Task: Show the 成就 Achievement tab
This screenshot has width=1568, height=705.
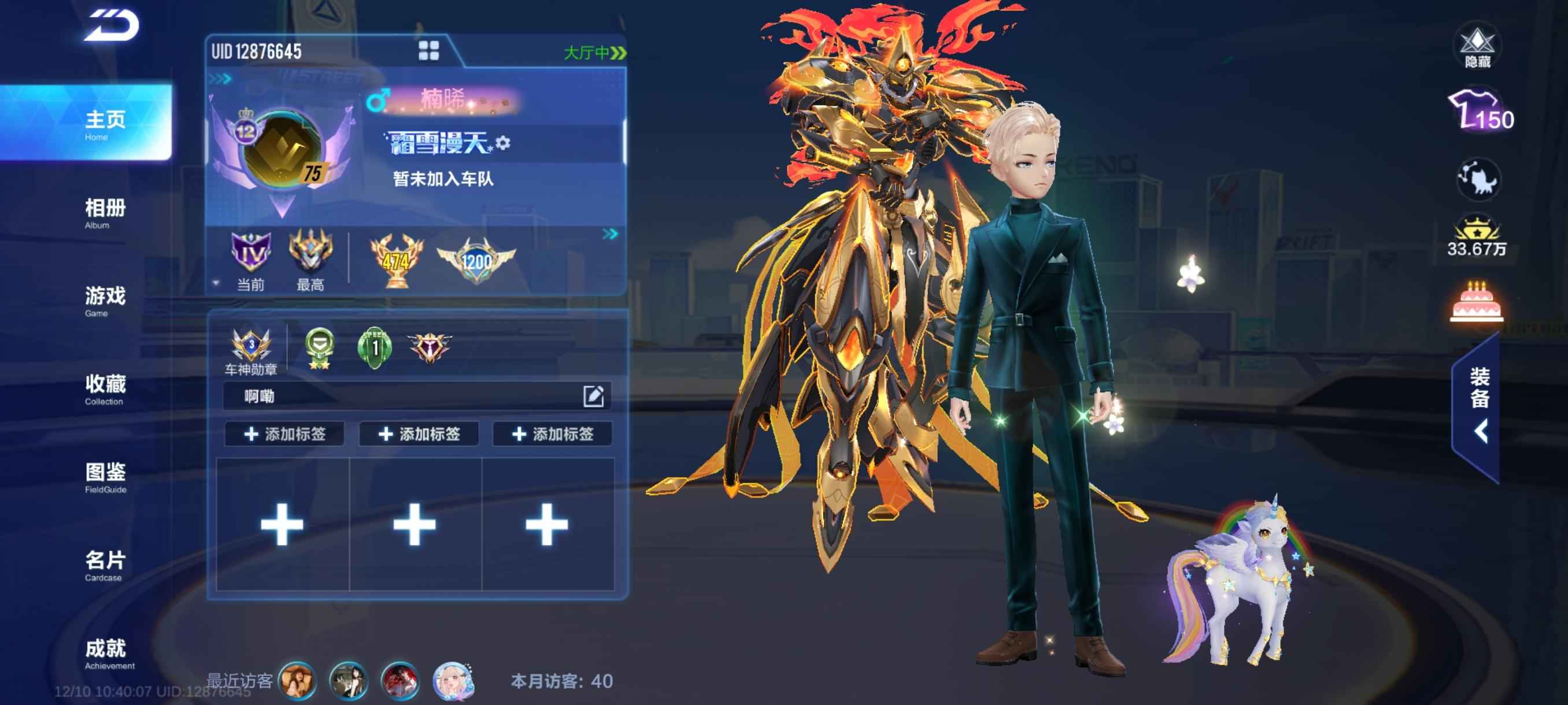Action: click(x=105, y=652)
